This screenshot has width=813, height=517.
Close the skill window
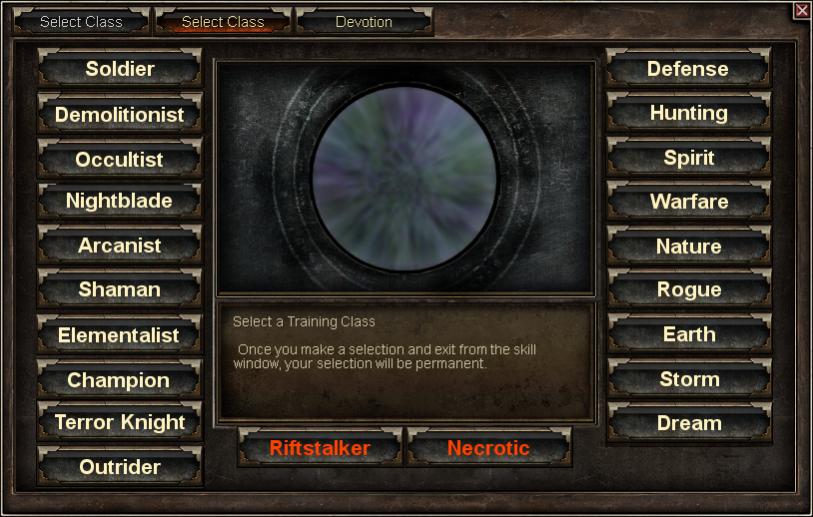pyautogui.click(x=801, y=10)
